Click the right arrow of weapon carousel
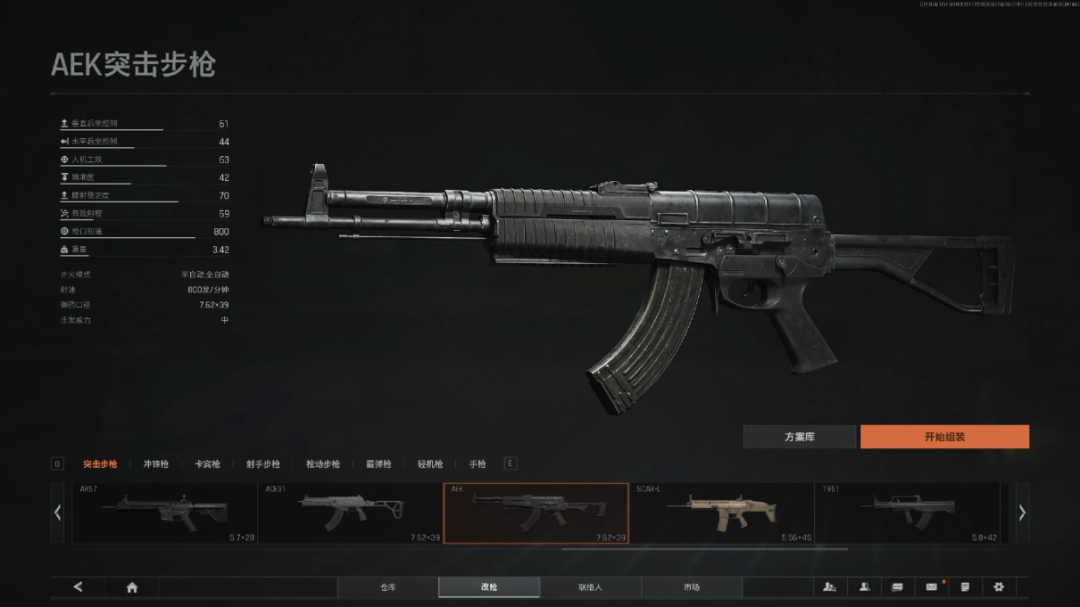This screenshot has width=1080, height=607. pyautogui.click(x=1022, y=513)
